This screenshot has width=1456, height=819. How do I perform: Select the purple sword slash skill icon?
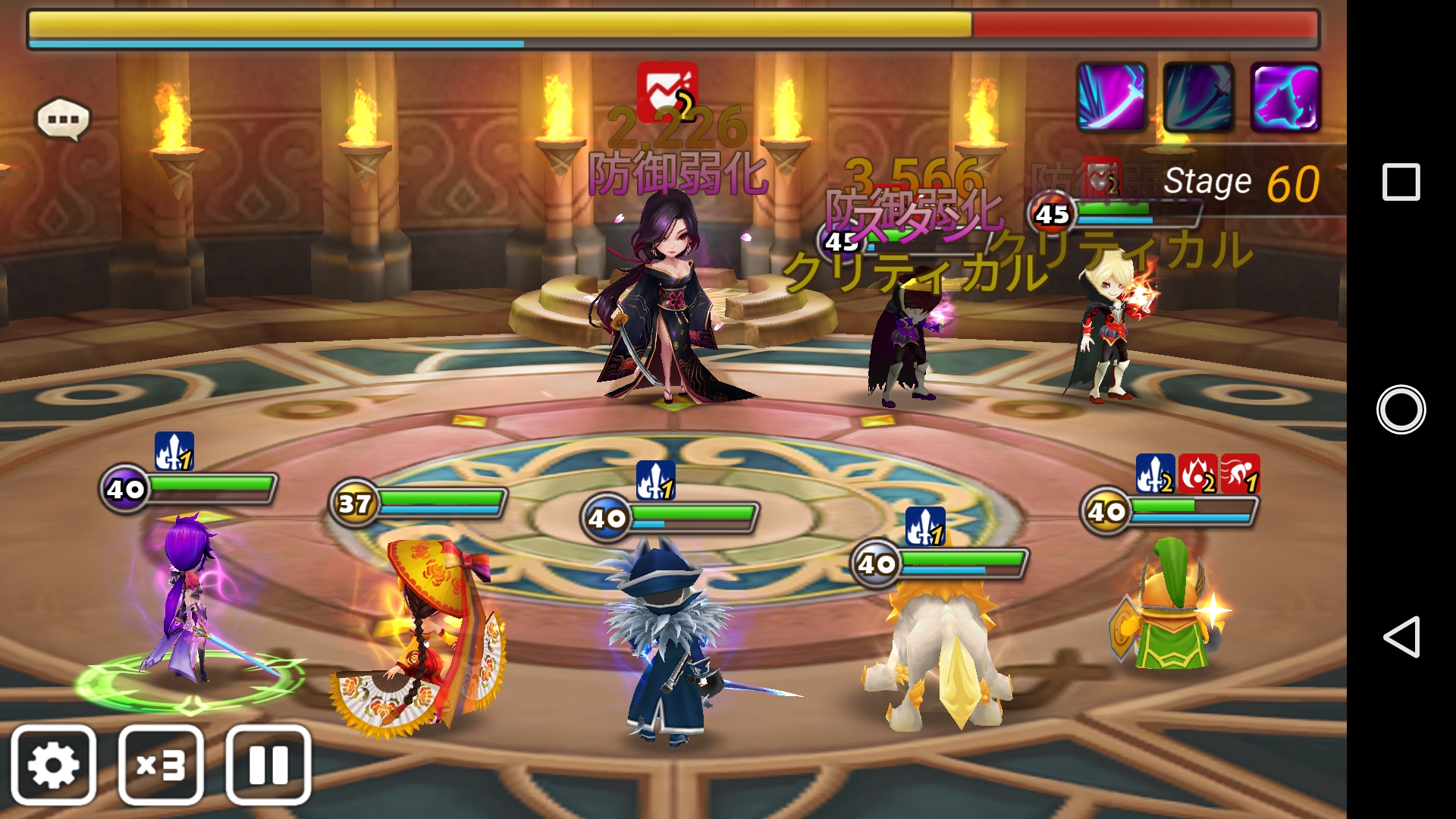[x=1112, y=97]
